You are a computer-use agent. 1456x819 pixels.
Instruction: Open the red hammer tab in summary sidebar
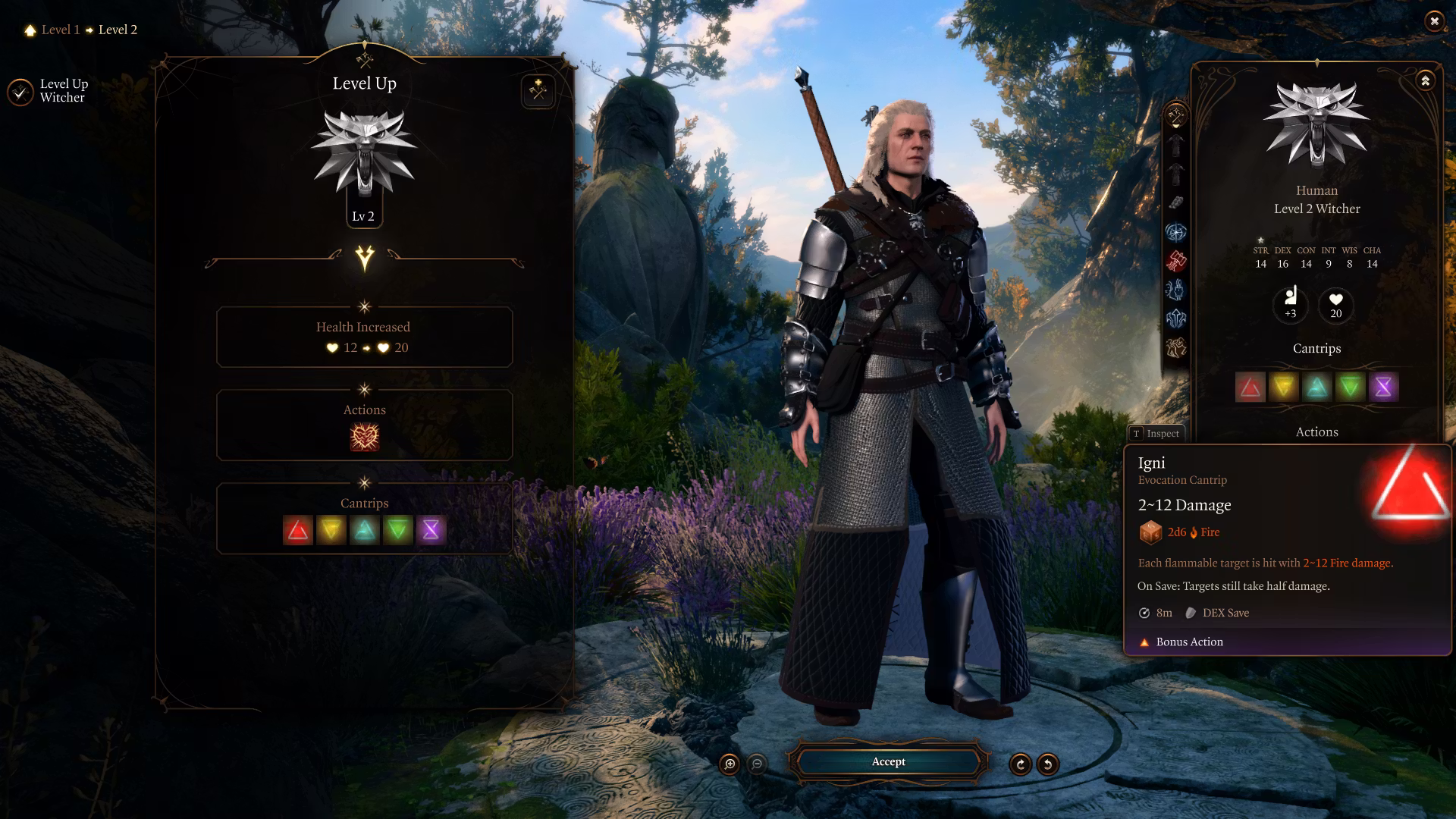click(x=1176, y=261)
